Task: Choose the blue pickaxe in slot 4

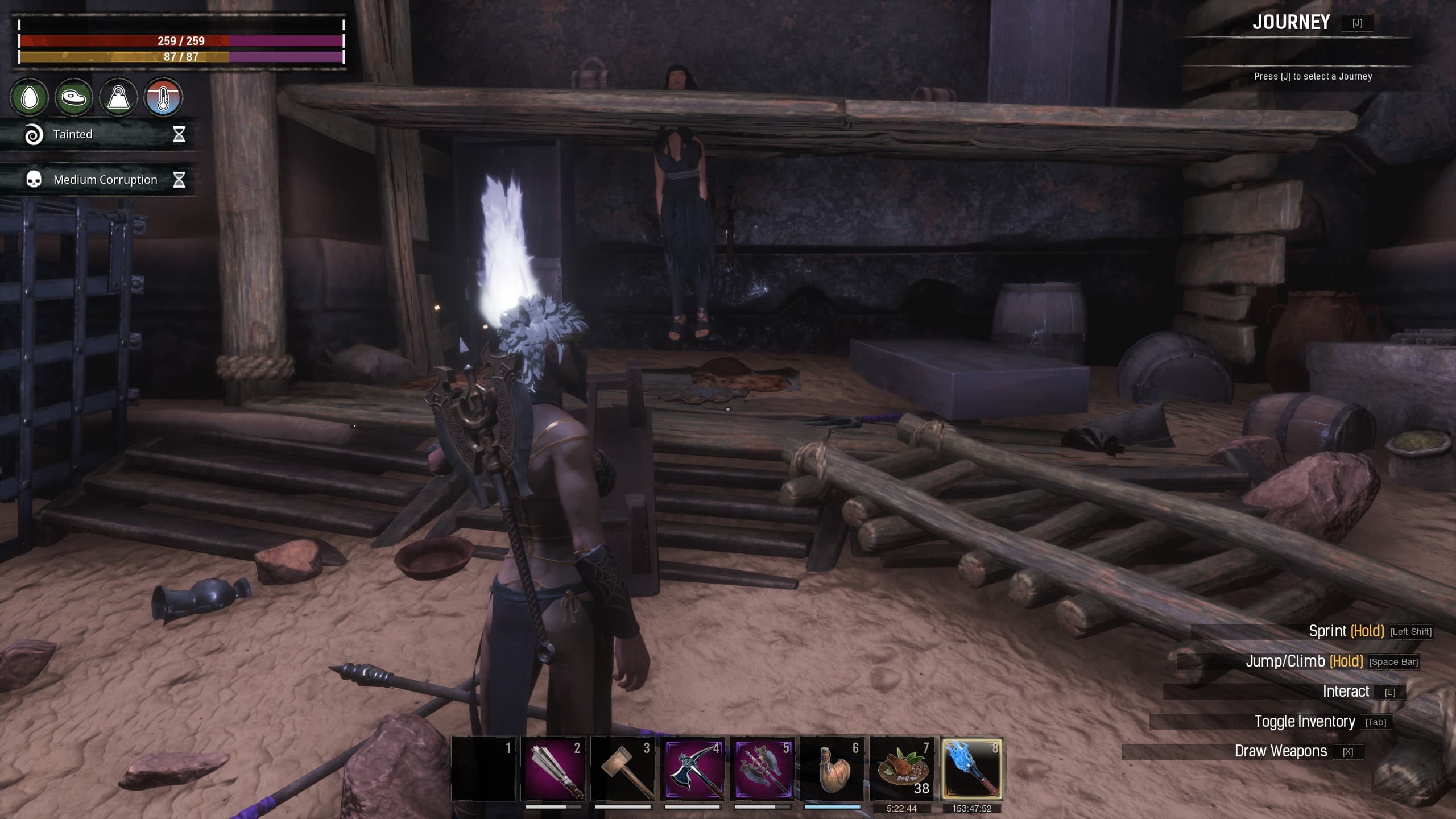Action: point(692,769)
